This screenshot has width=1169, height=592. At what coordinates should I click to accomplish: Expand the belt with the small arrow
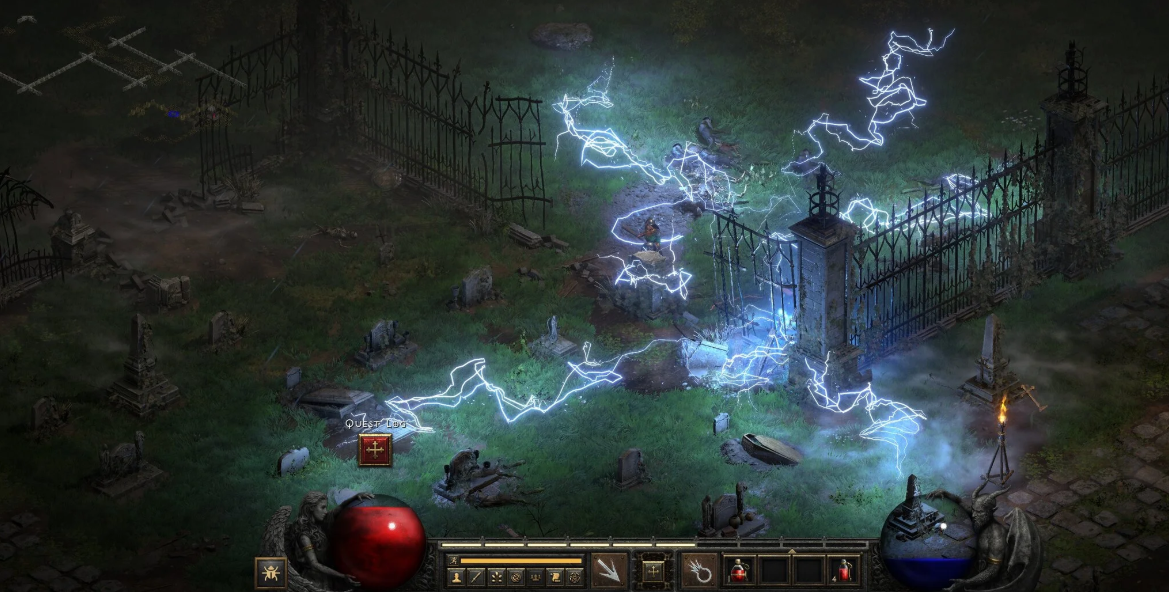(792, 549)
